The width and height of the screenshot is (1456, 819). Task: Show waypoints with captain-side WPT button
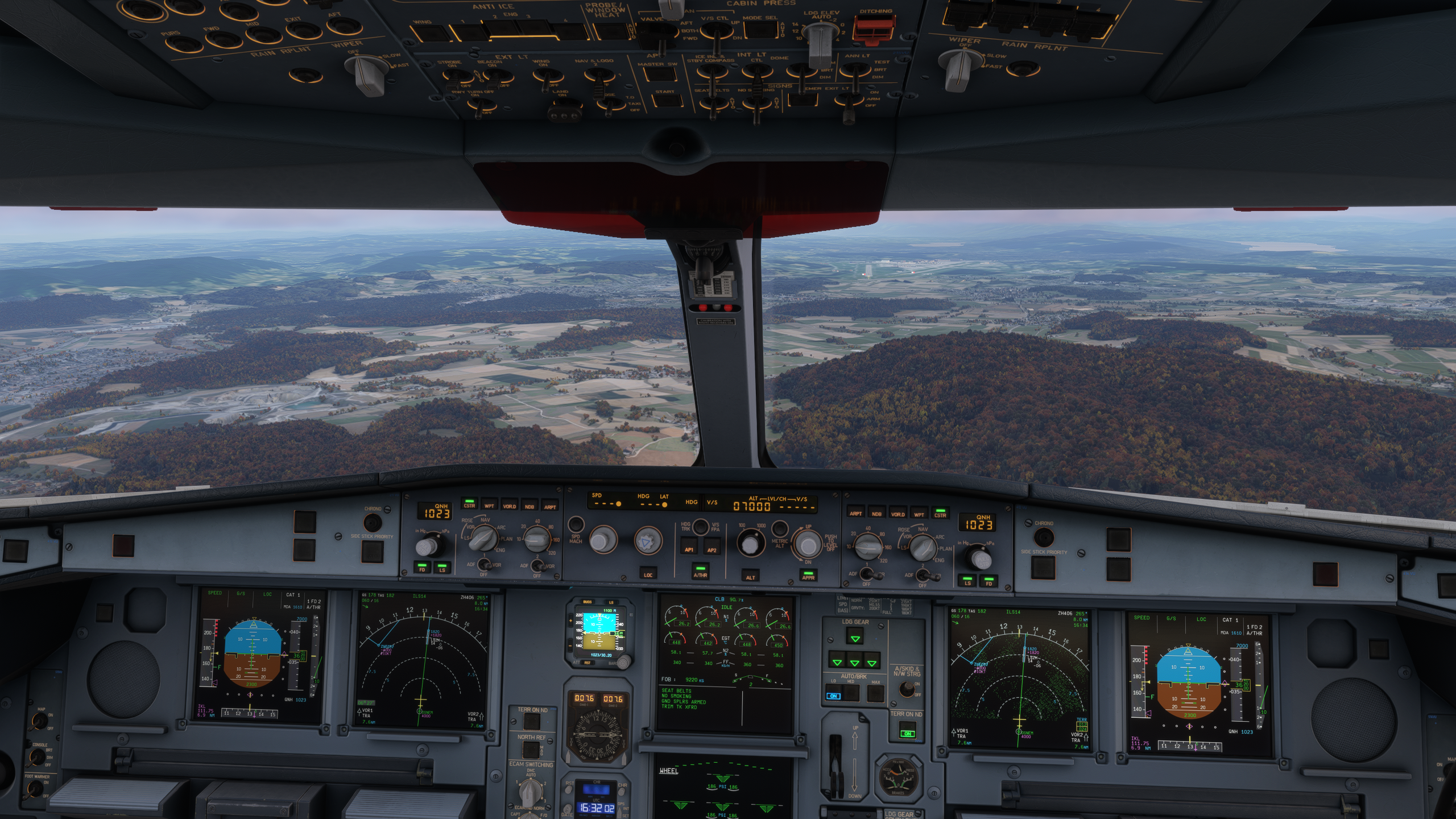pyautogui.click(x=489, y=504)
